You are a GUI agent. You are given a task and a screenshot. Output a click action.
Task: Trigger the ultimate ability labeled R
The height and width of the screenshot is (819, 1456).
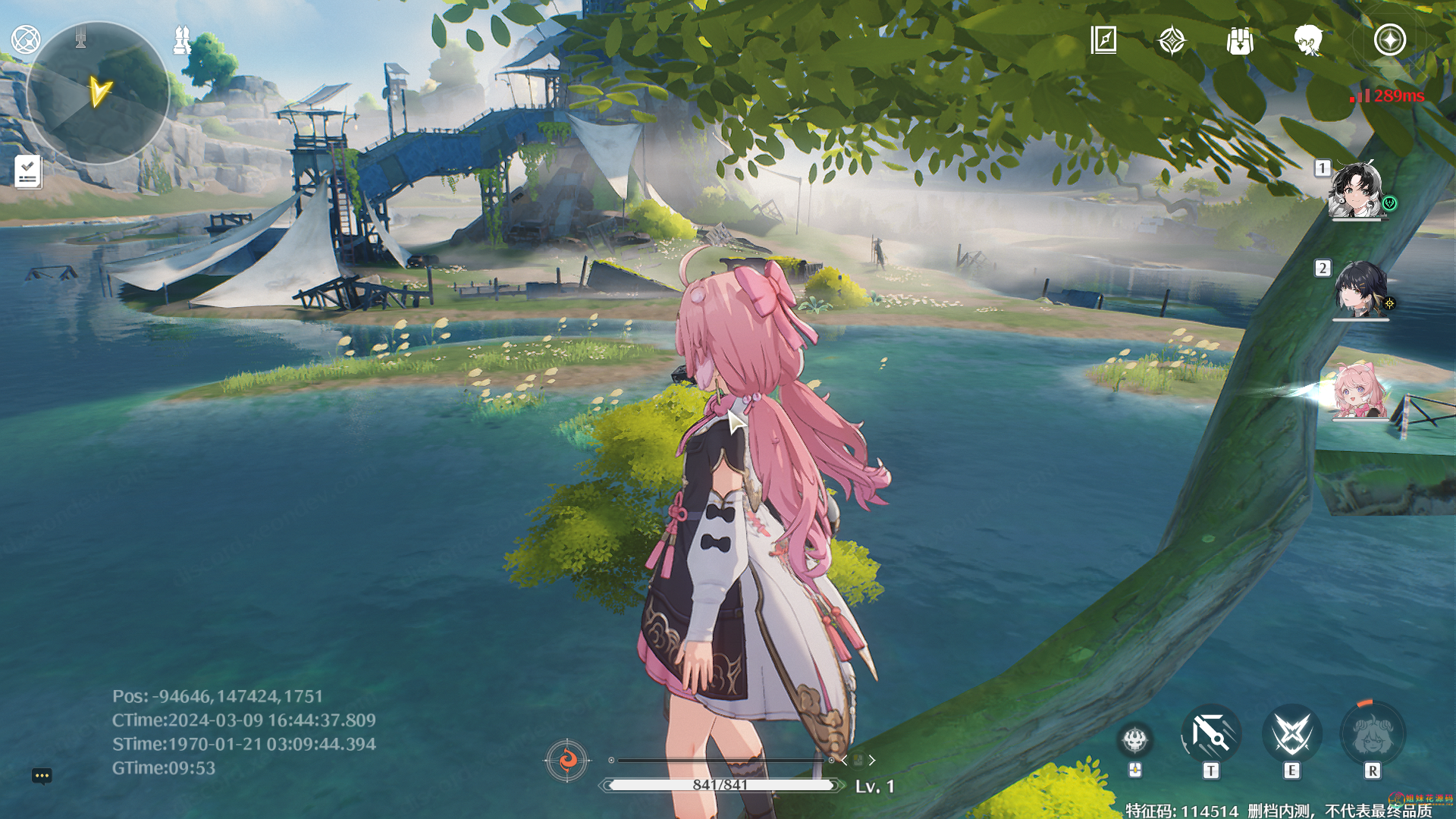point(1373,734)
